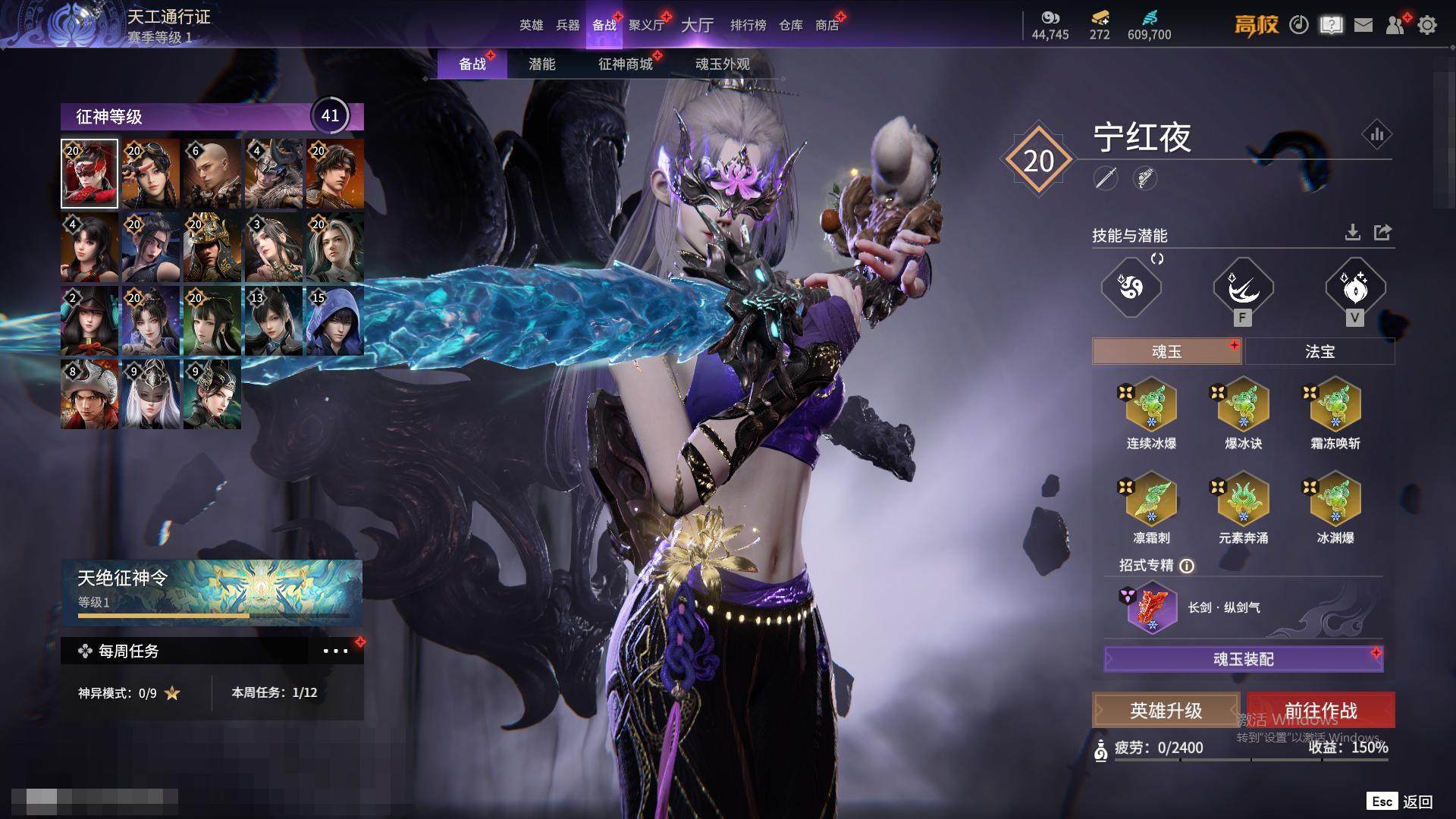Show the 排行榜 leaderboard
This screenshot has width=1456, height=819.
(748, 25)
